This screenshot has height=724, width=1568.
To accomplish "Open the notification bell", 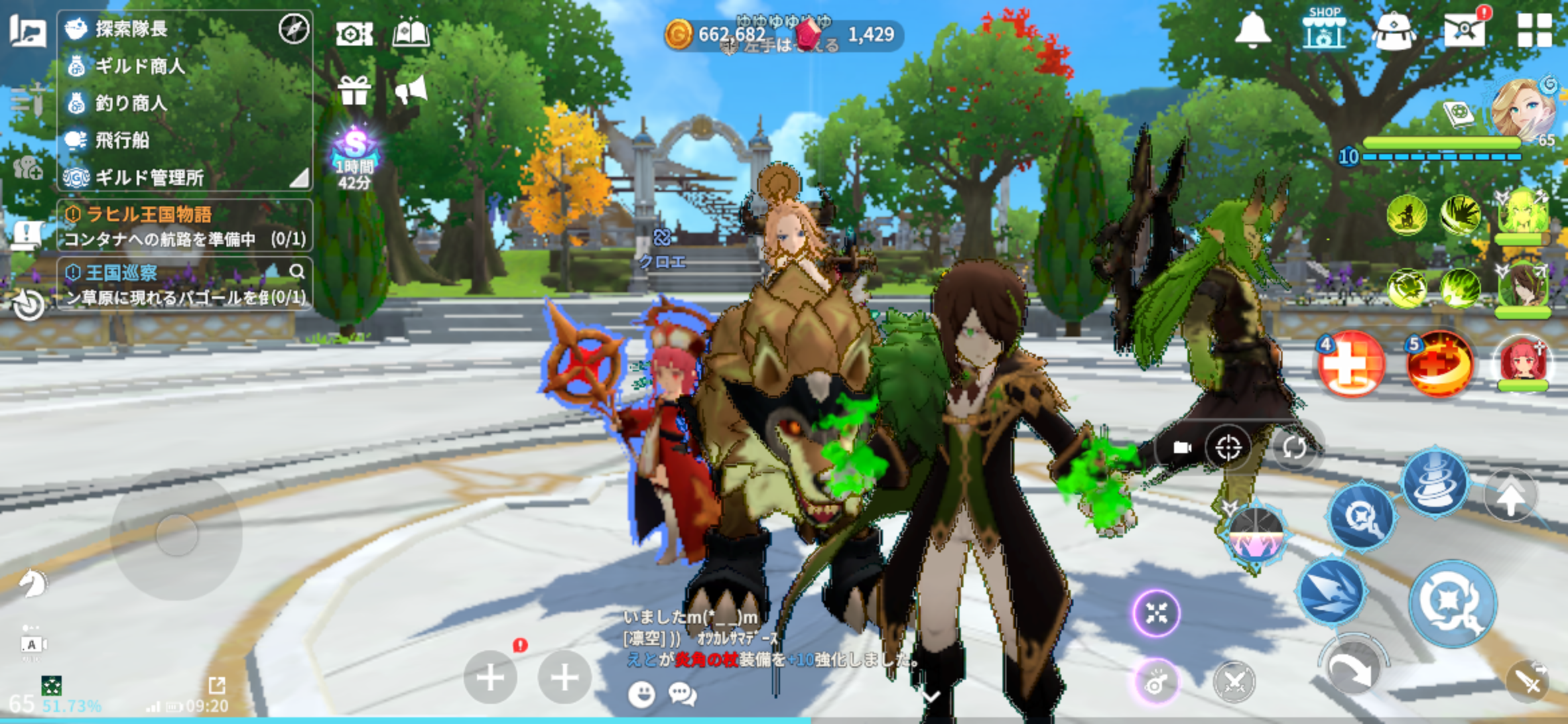I will [x=1252, y=30].
